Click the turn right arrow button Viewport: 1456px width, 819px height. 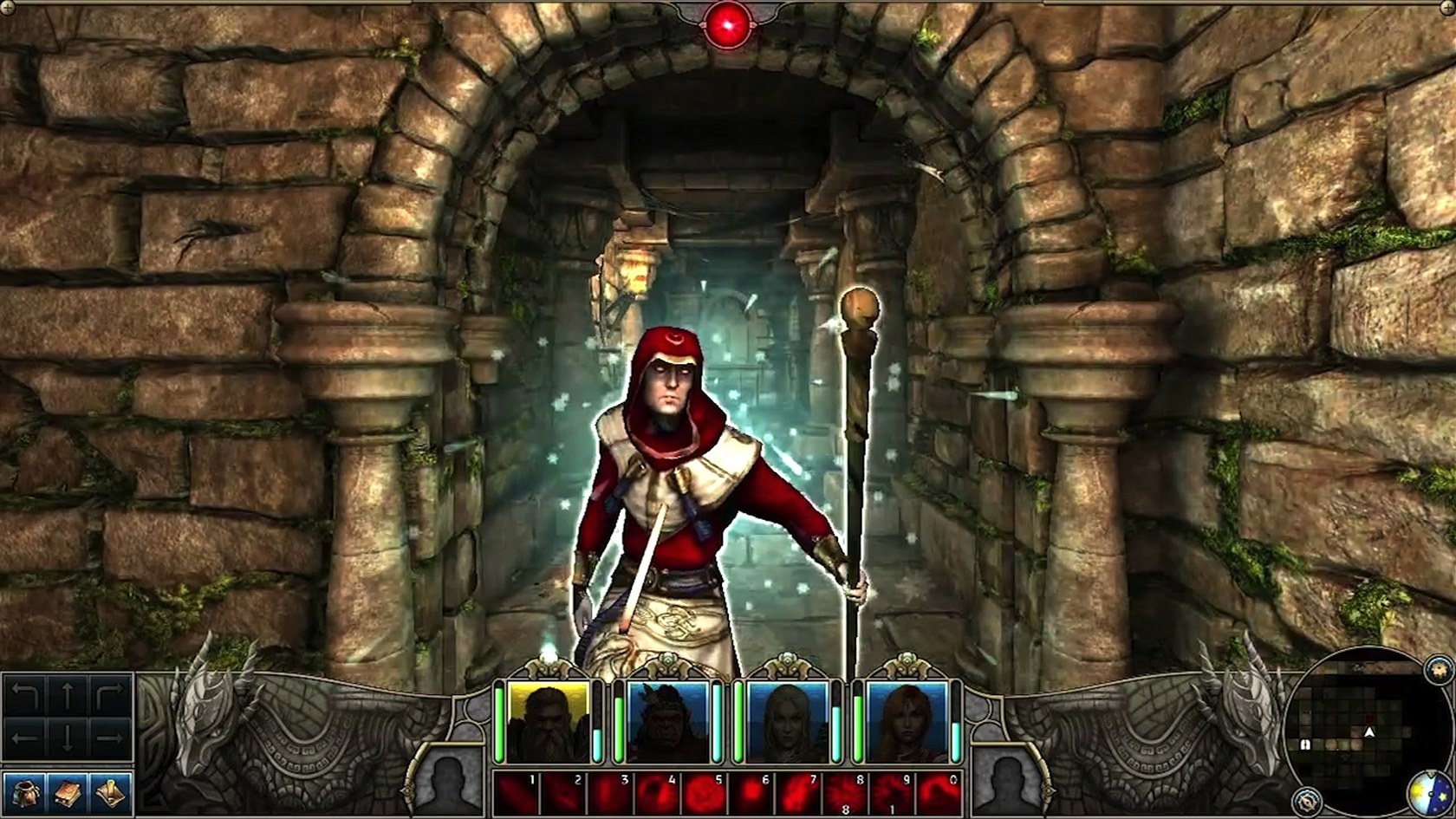(110, 696)
